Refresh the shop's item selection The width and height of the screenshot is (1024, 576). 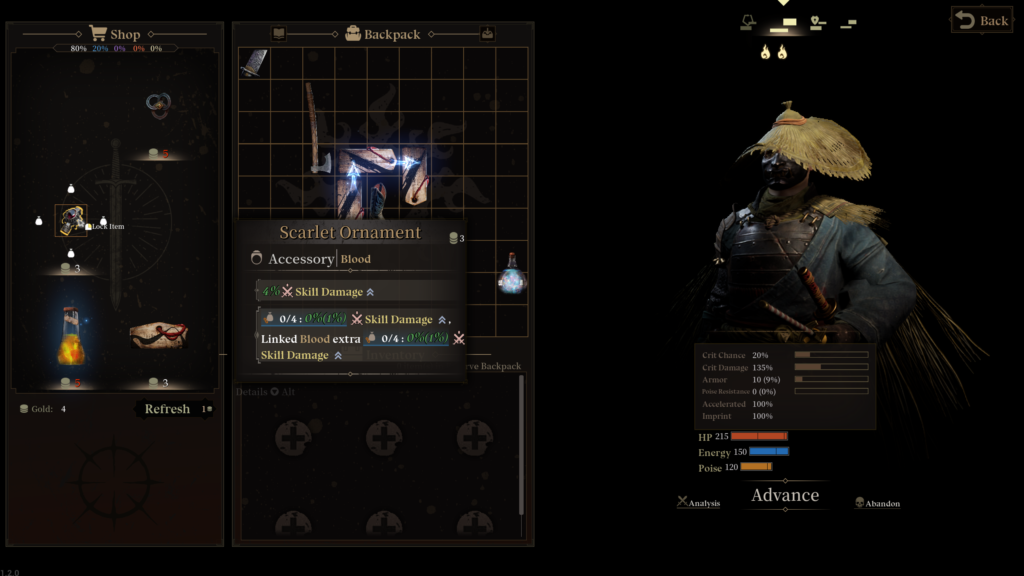[x=167, y=409]
